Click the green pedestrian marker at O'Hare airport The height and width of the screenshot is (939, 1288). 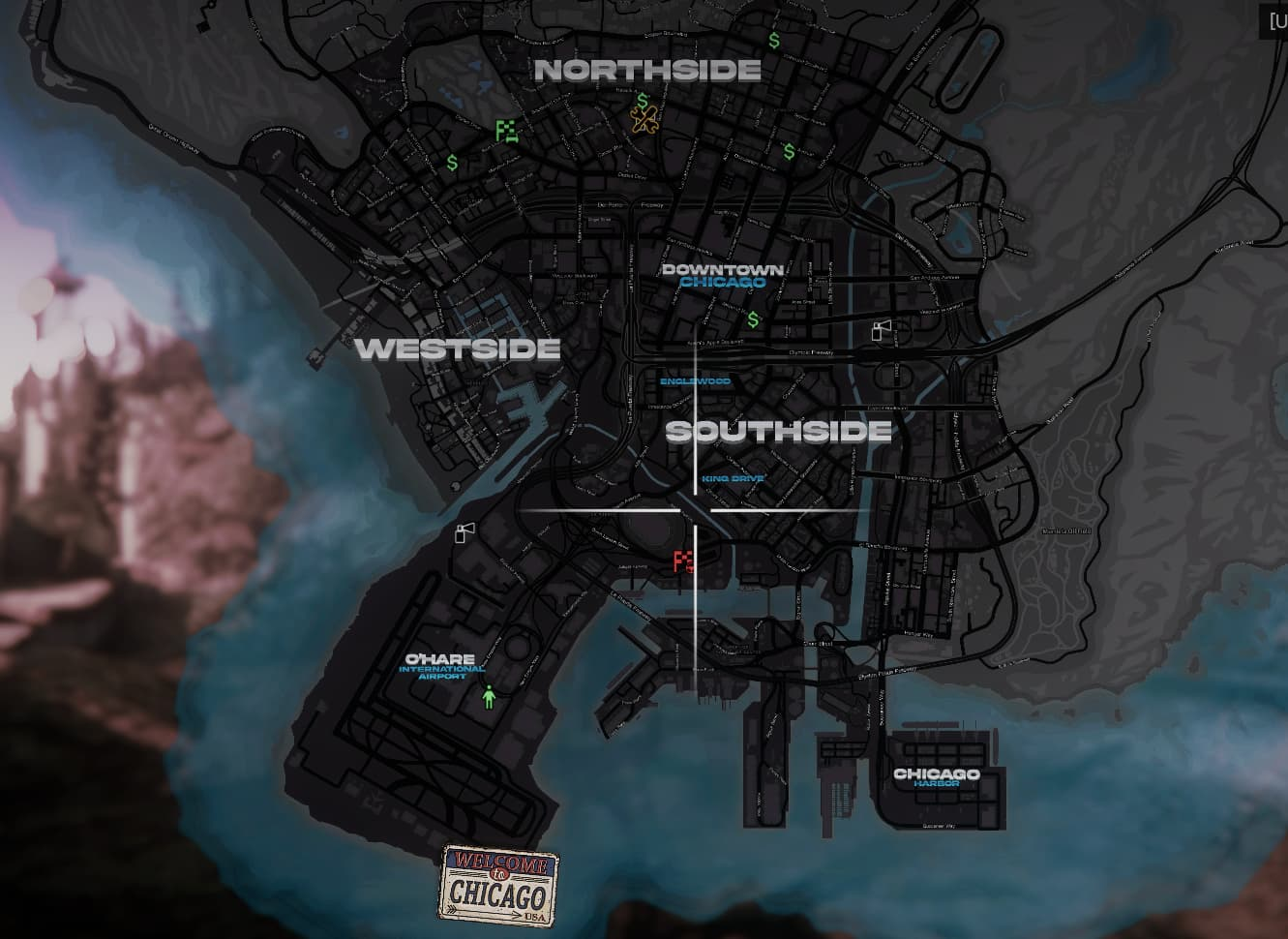[489, 697]
